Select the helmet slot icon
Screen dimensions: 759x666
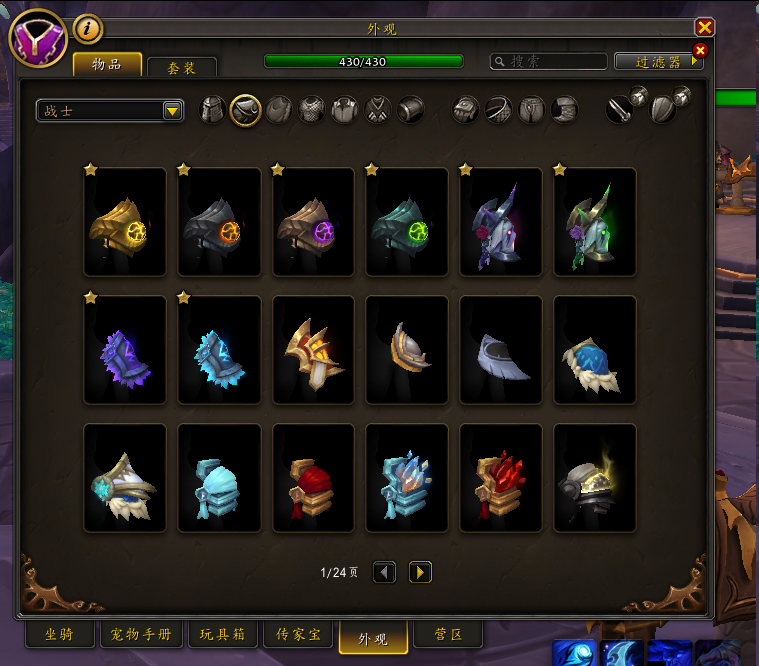(213, 110)
